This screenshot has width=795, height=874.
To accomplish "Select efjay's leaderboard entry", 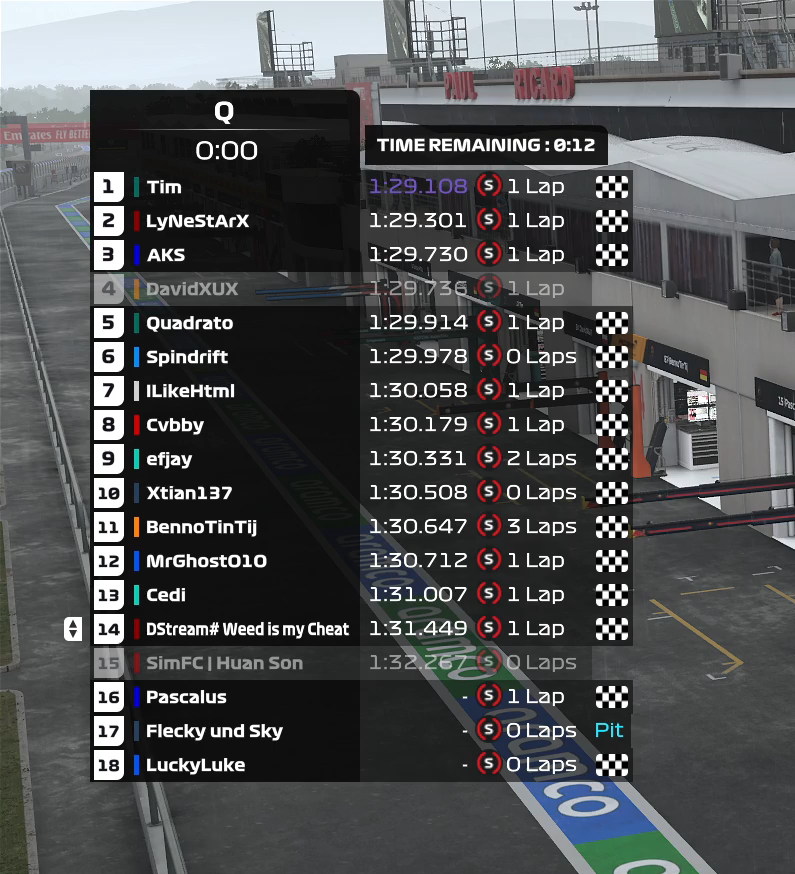I will tap(169, 459).
